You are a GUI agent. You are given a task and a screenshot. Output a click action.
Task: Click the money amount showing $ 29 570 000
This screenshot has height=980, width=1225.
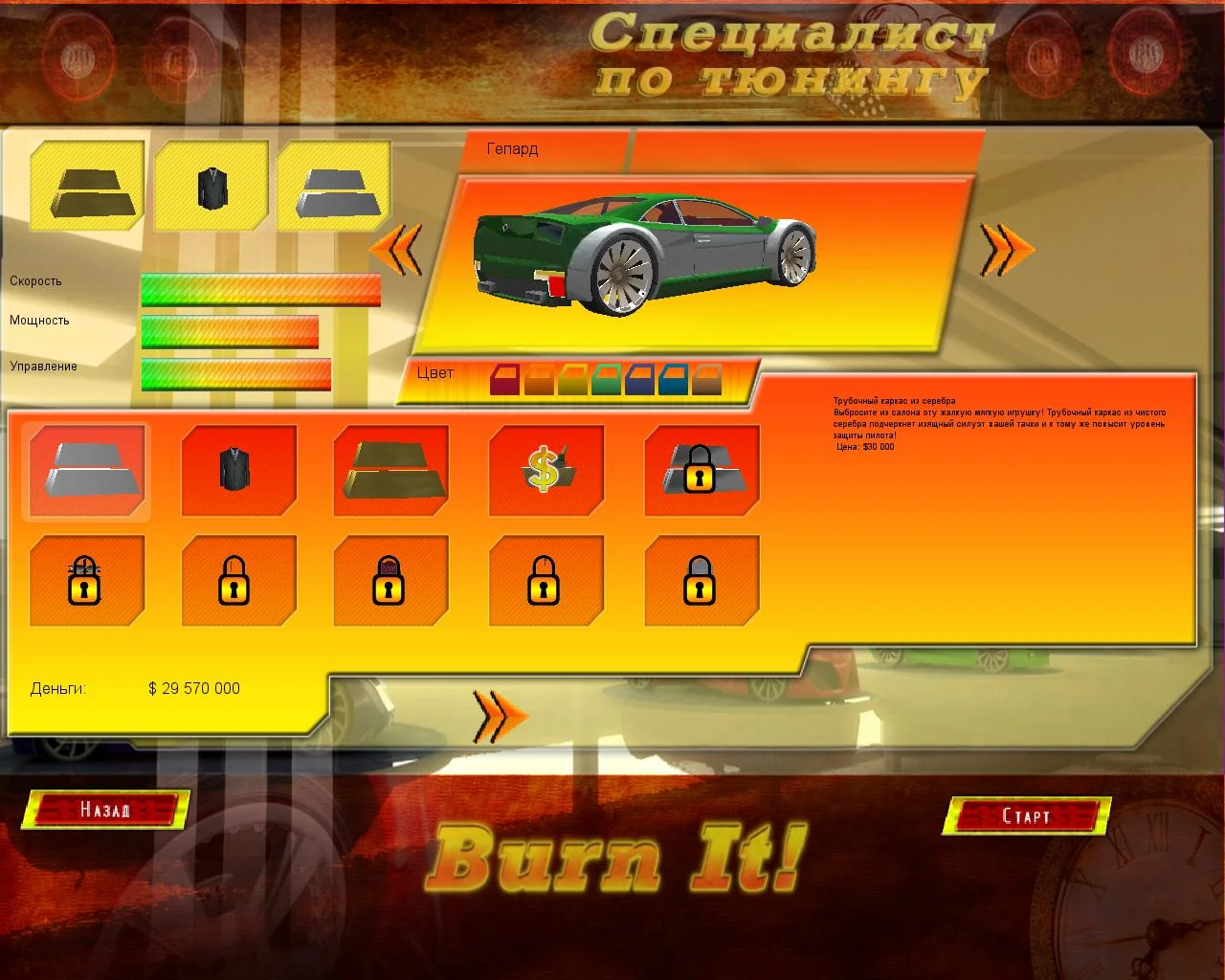(x=194, y=688)
